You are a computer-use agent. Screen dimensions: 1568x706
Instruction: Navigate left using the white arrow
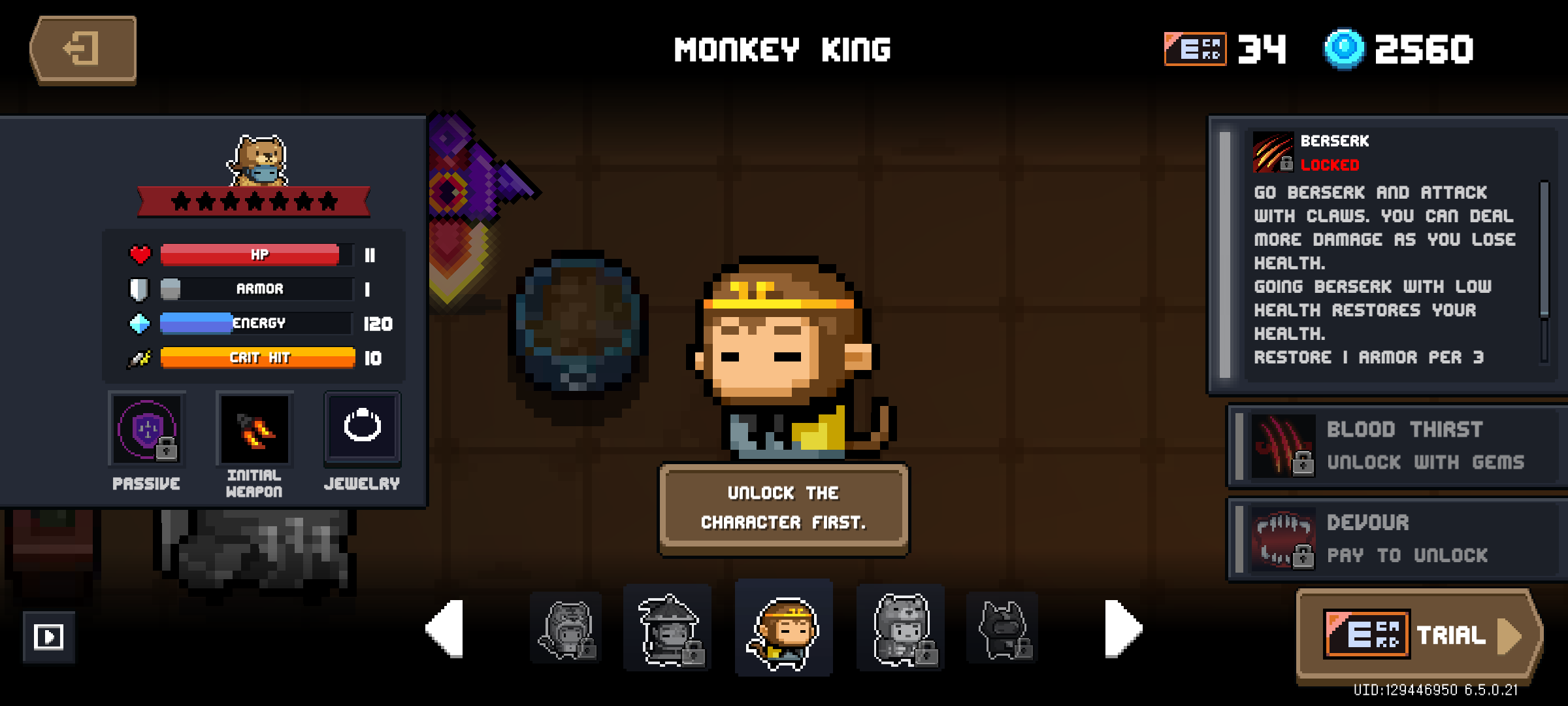(444, 628)
